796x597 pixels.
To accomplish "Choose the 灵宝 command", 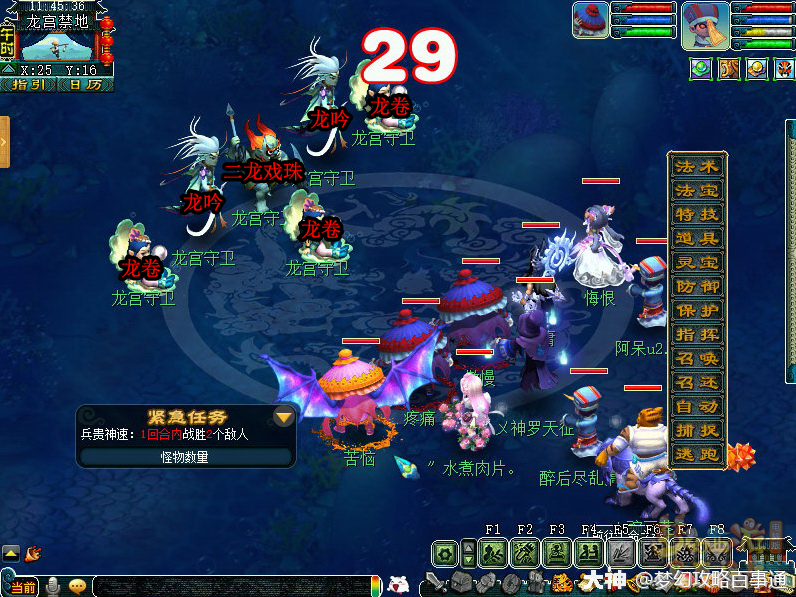I will pos(697,262).
